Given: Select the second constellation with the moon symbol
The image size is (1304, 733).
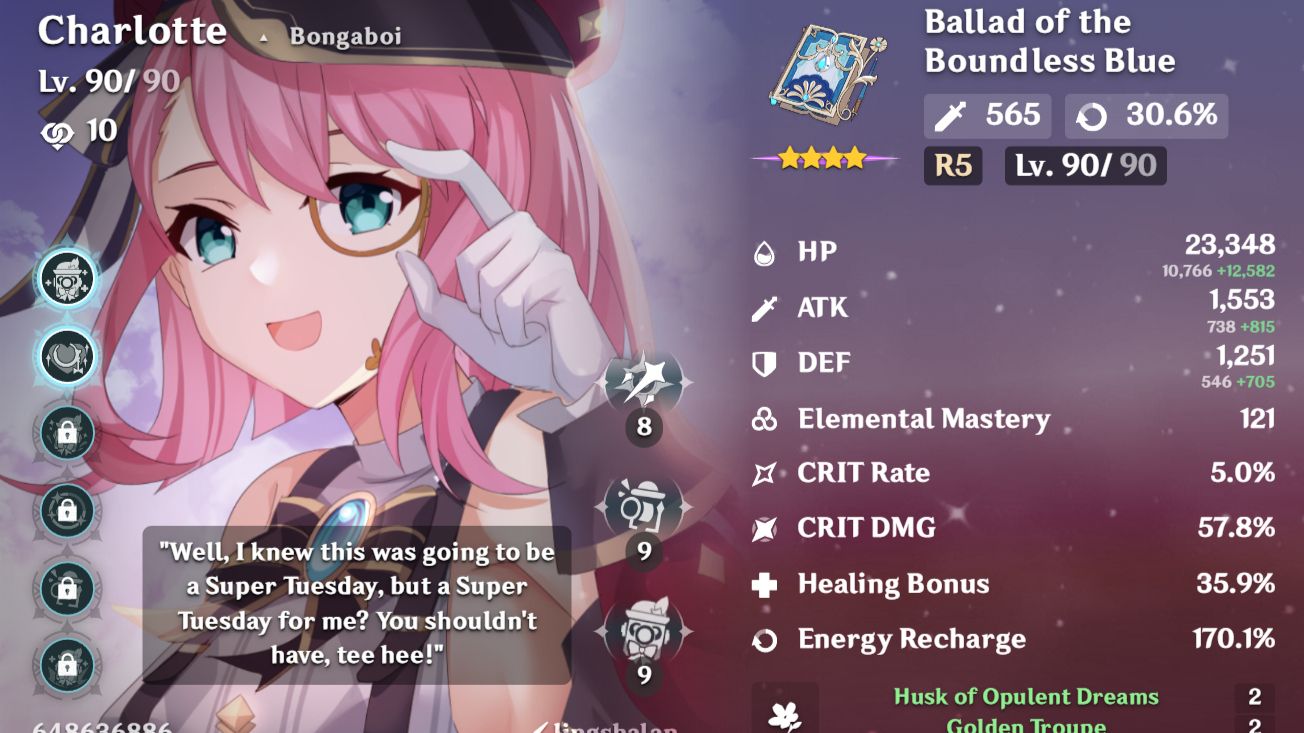Looking at the screenshot, I should click(x=65, y=357).
